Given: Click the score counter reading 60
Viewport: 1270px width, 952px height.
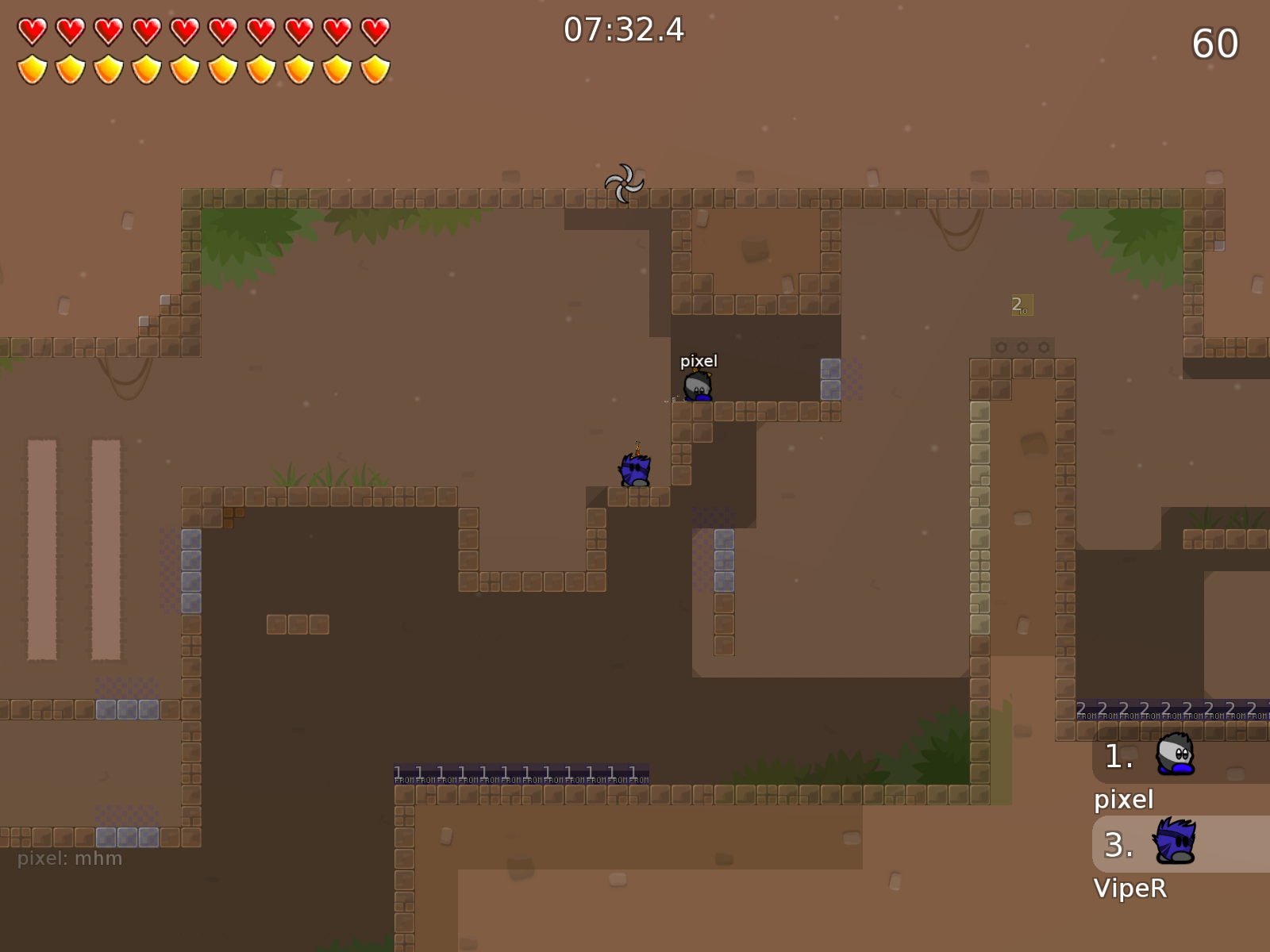Looking at the screenshot, I should coord(1214,44).
